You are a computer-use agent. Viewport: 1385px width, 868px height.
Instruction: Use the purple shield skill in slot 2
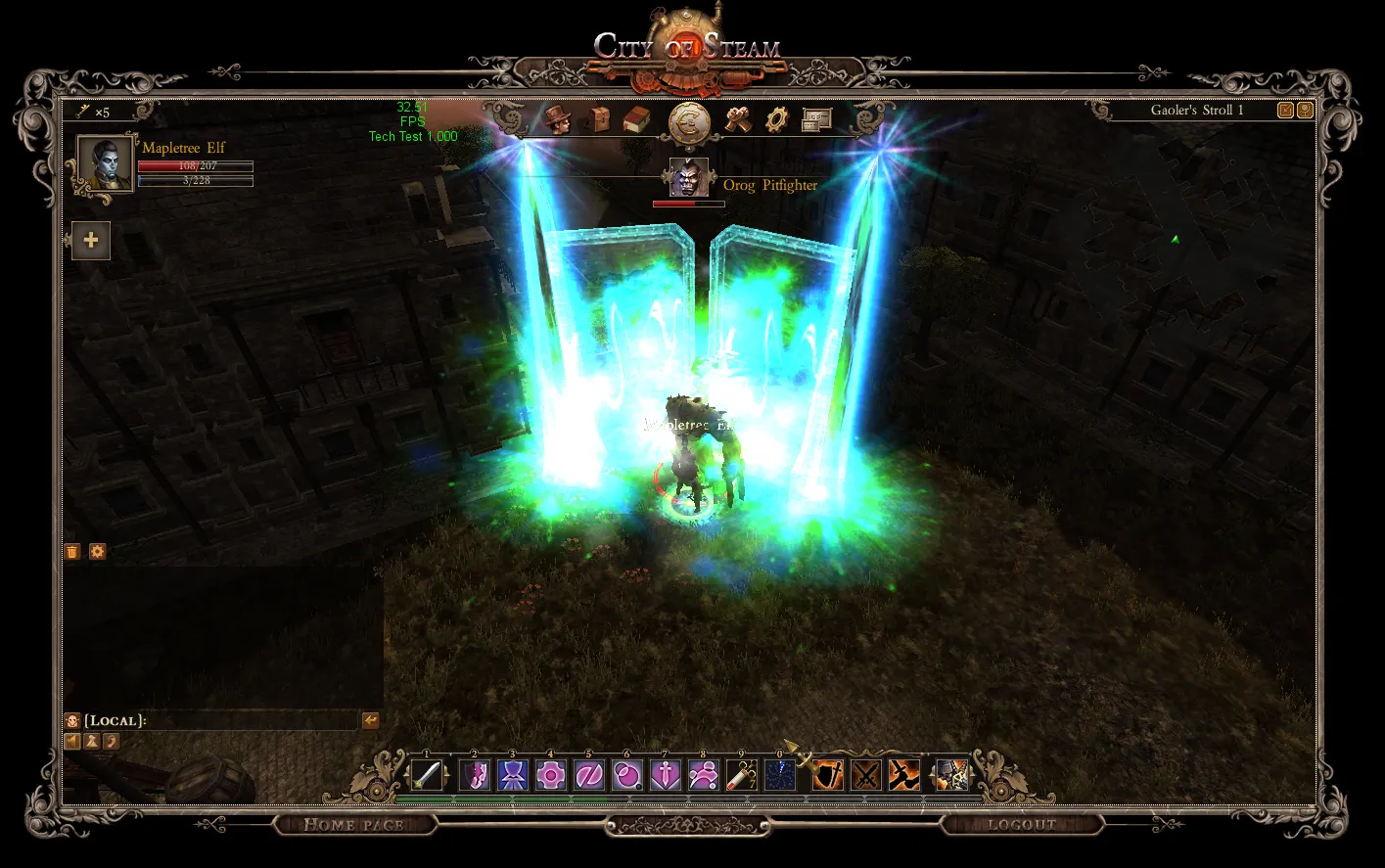click(x=475, y=775)
